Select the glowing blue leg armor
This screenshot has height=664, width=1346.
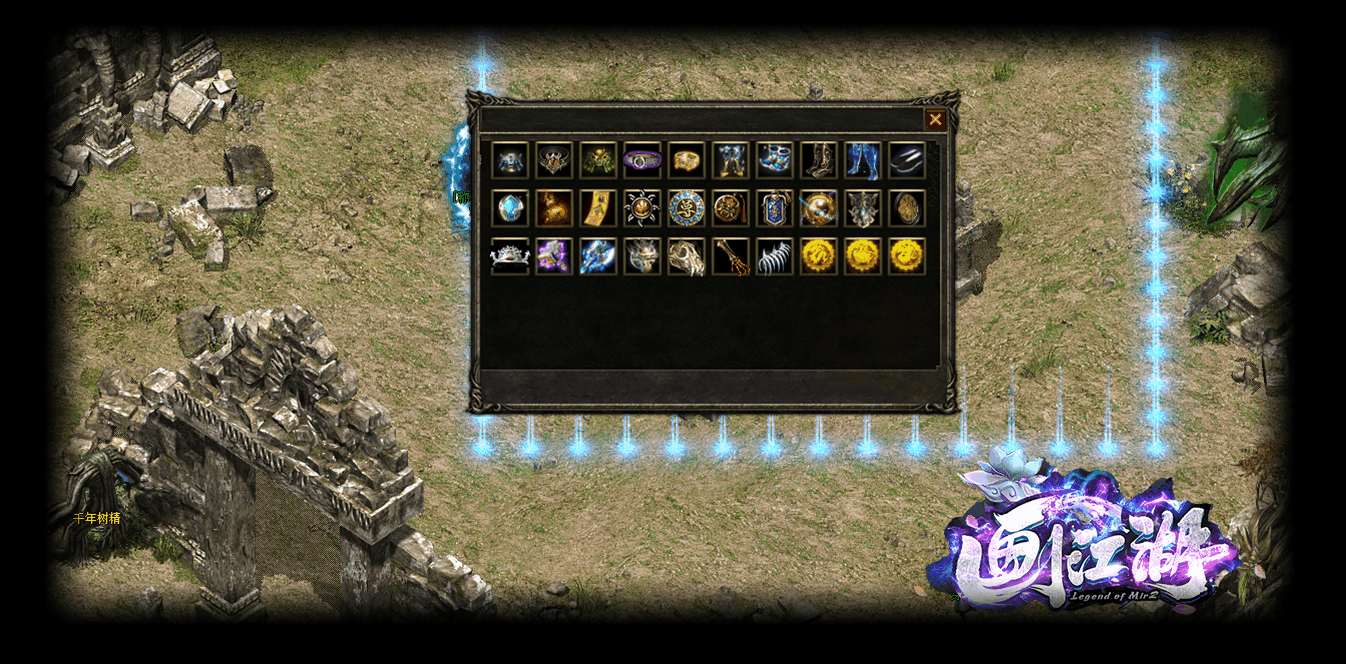(x=862, y=160)
